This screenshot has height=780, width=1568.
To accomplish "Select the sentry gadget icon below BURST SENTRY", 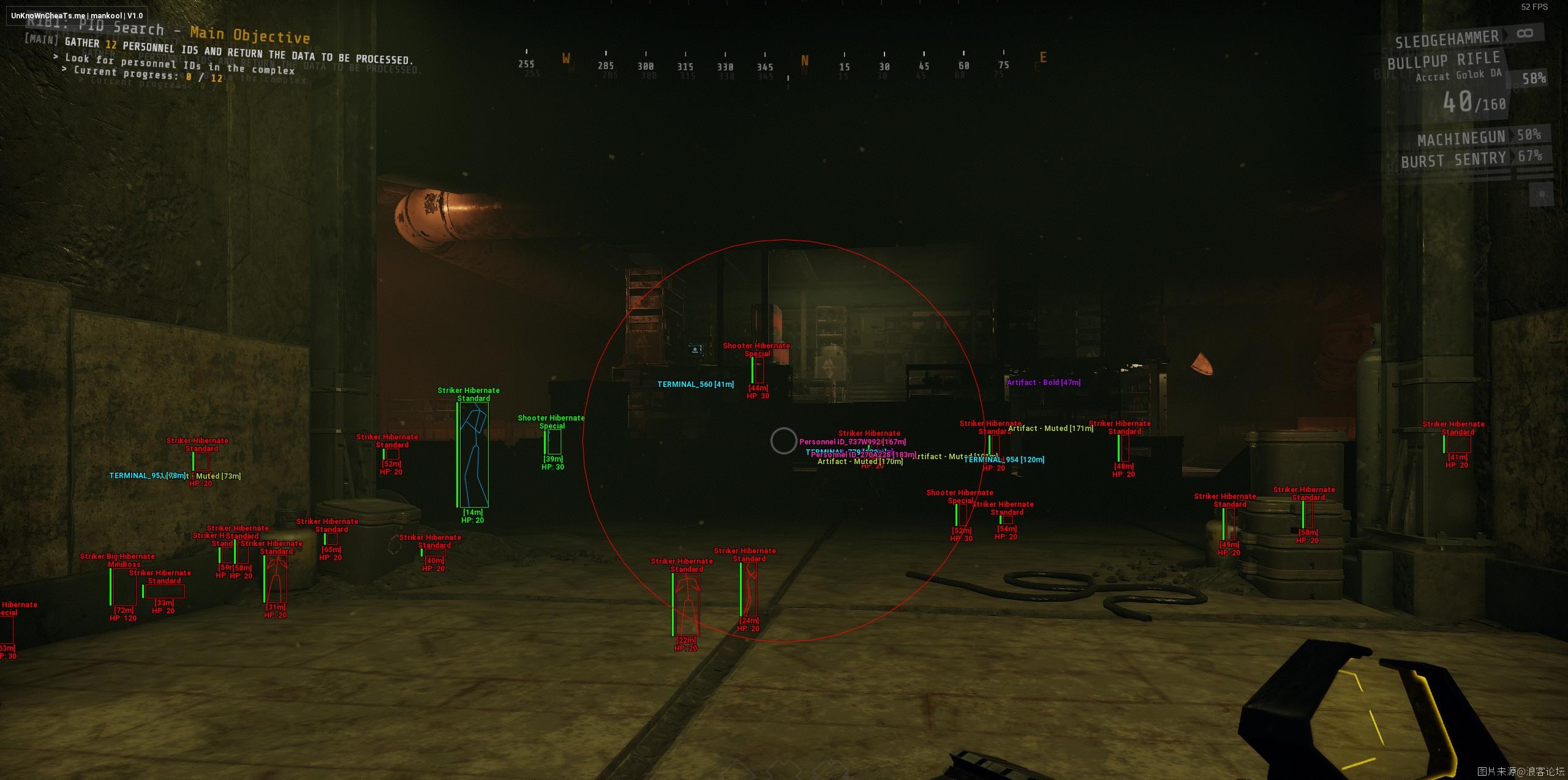I will point(1542,195).
